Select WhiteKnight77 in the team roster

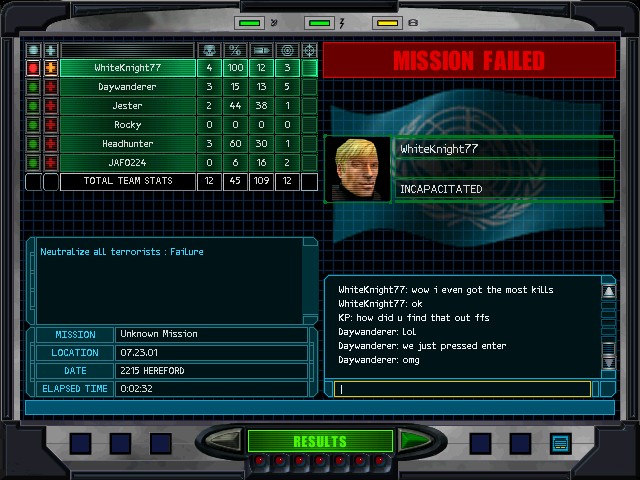tap(127, 68)
